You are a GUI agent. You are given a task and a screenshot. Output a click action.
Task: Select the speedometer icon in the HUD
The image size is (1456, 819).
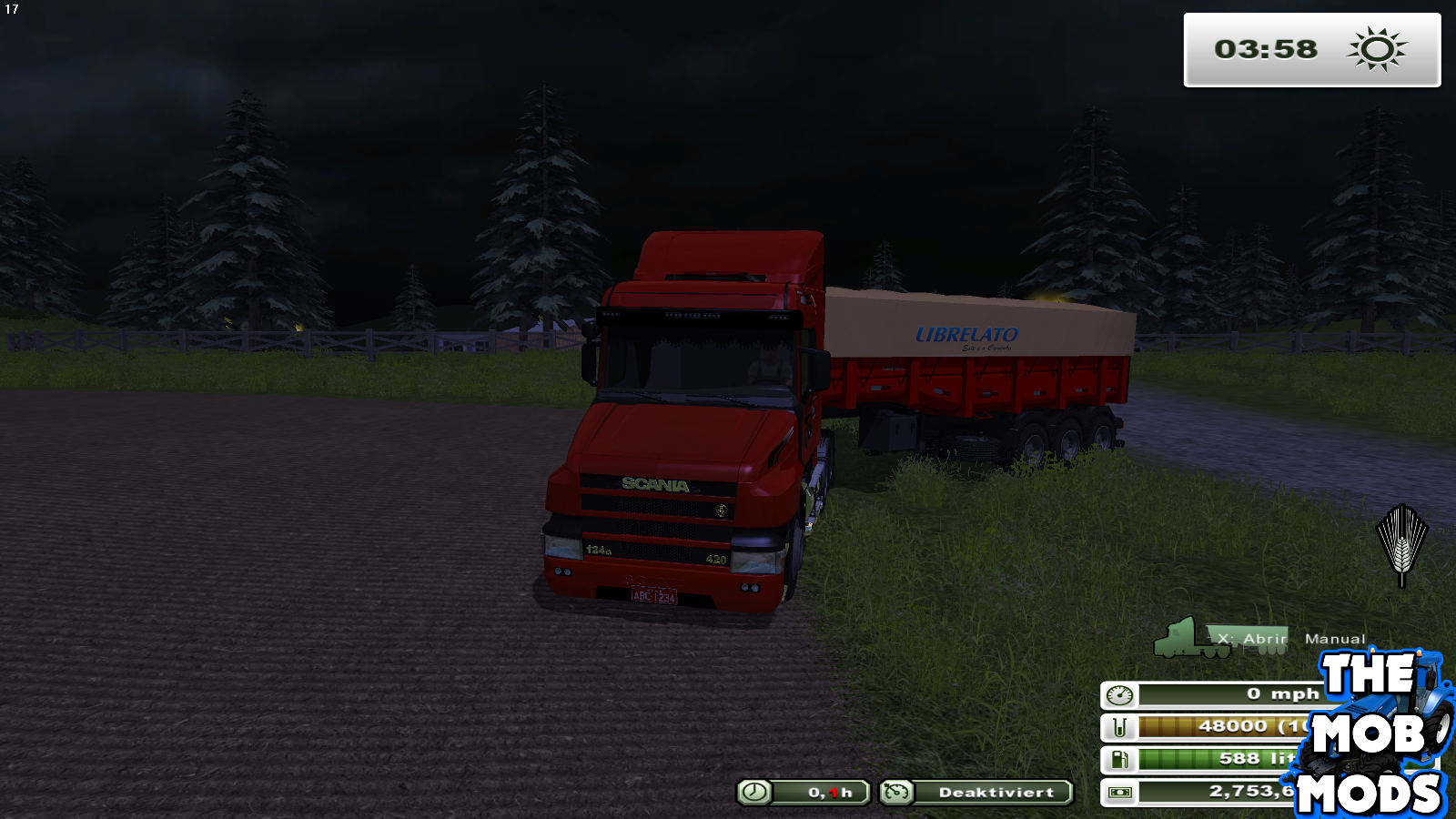click(x=1121, y=693)
